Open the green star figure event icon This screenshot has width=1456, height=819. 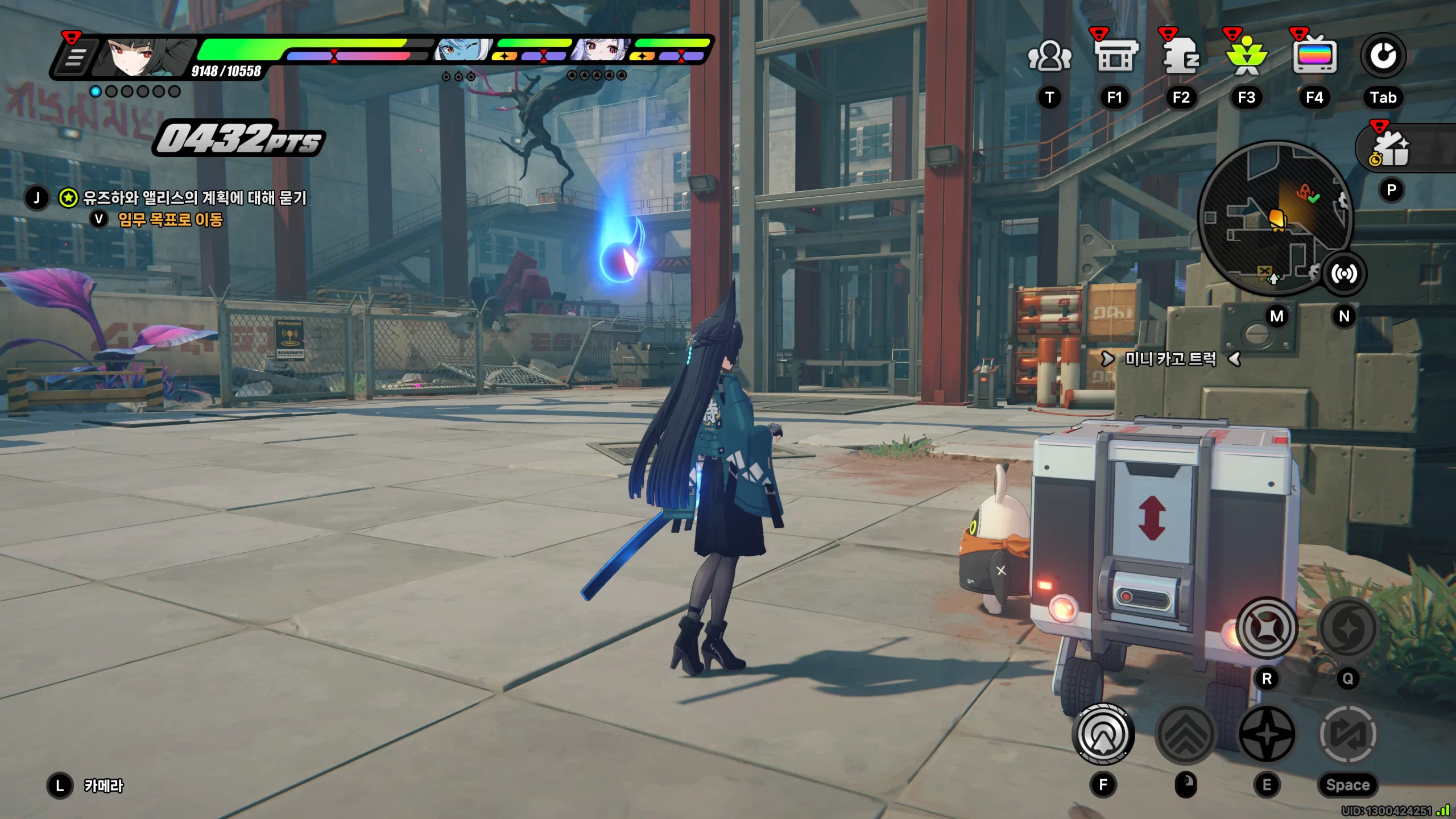click(x=1246, y=56)
